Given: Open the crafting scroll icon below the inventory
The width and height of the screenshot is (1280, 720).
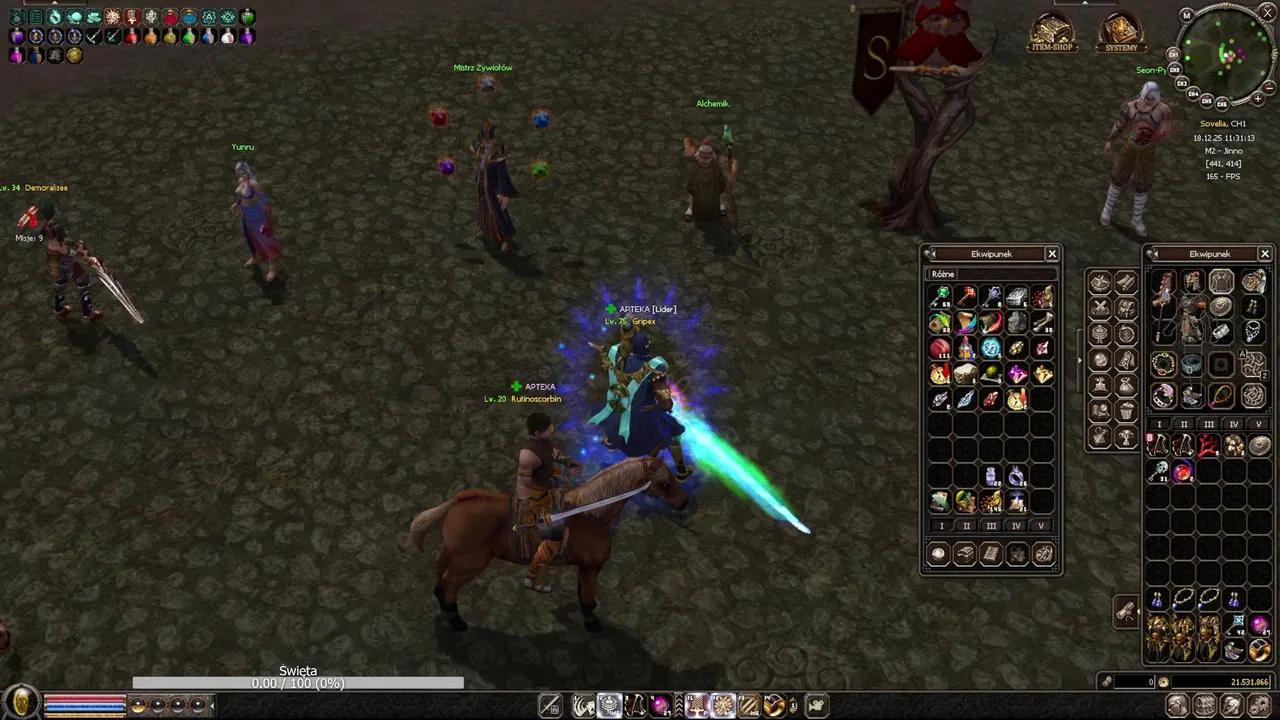Looking at the screenshot, I should [x=990, y=554].
